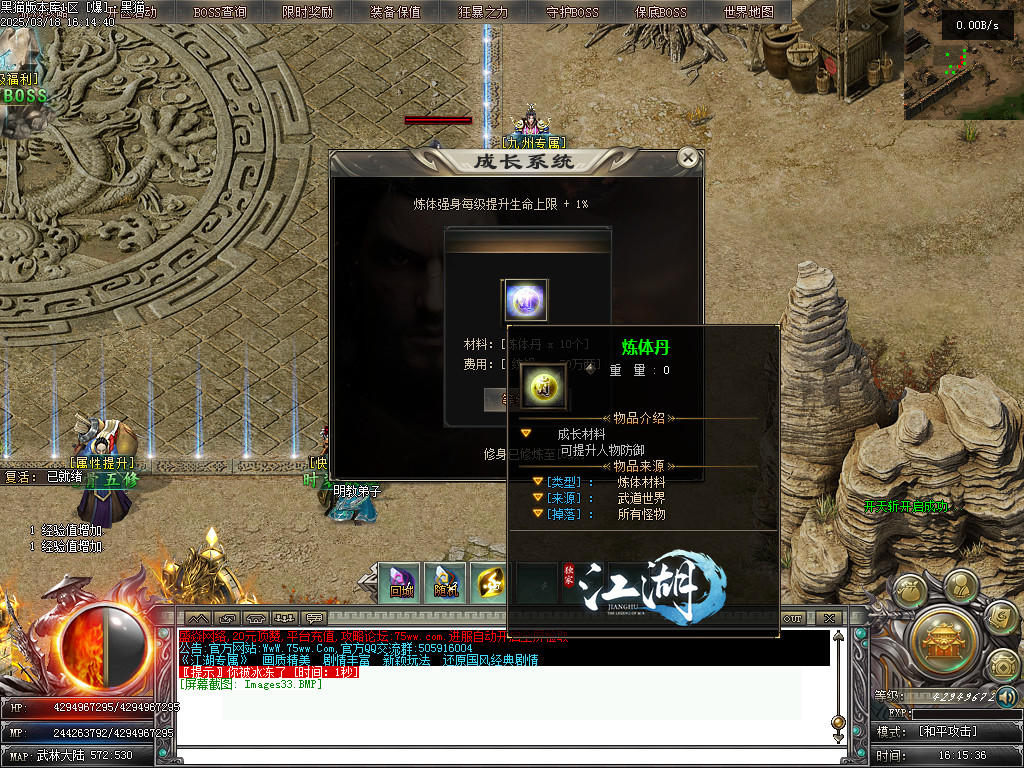Open the 保底BOSS menu
Viewport: 1024px width, 768px height.
[660, 12]
